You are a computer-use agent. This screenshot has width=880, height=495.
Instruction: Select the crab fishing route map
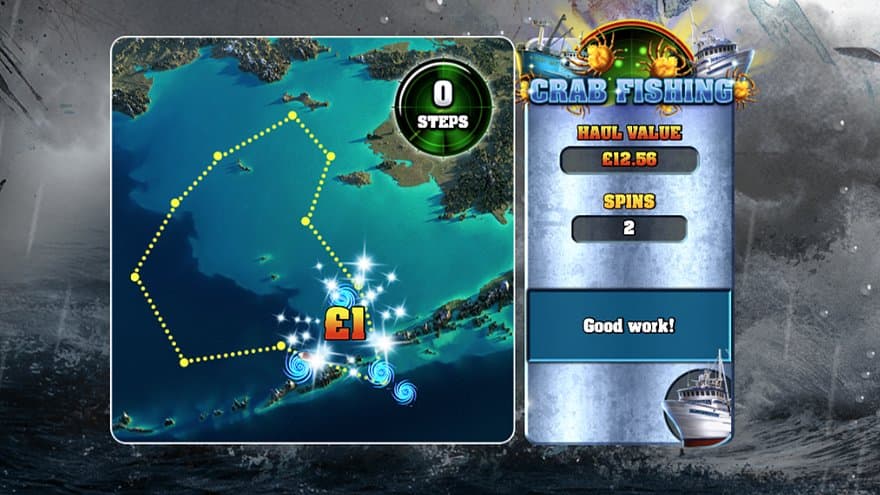pos(311,240)
